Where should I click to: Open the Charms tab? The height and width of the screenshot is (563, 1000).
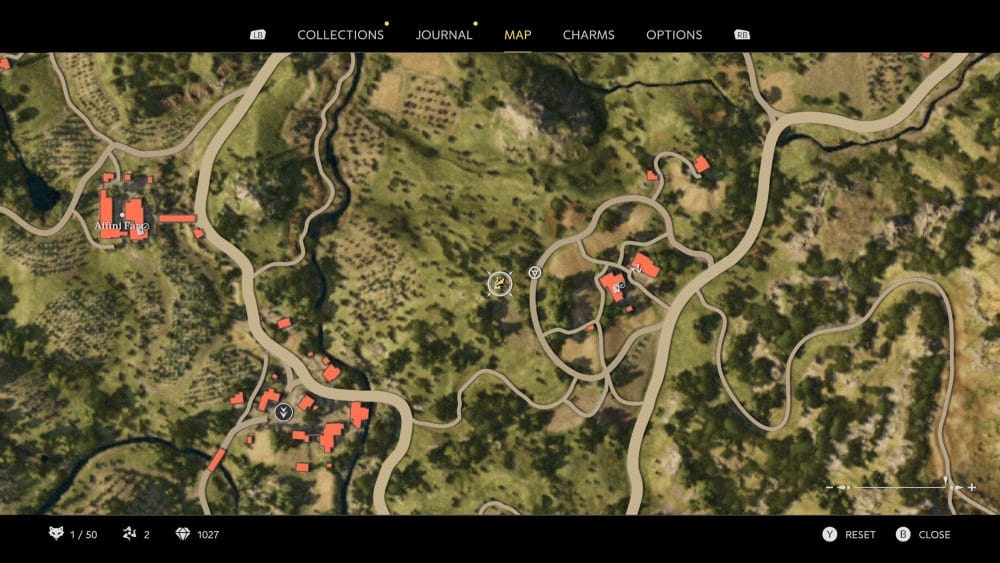(588, 35)
